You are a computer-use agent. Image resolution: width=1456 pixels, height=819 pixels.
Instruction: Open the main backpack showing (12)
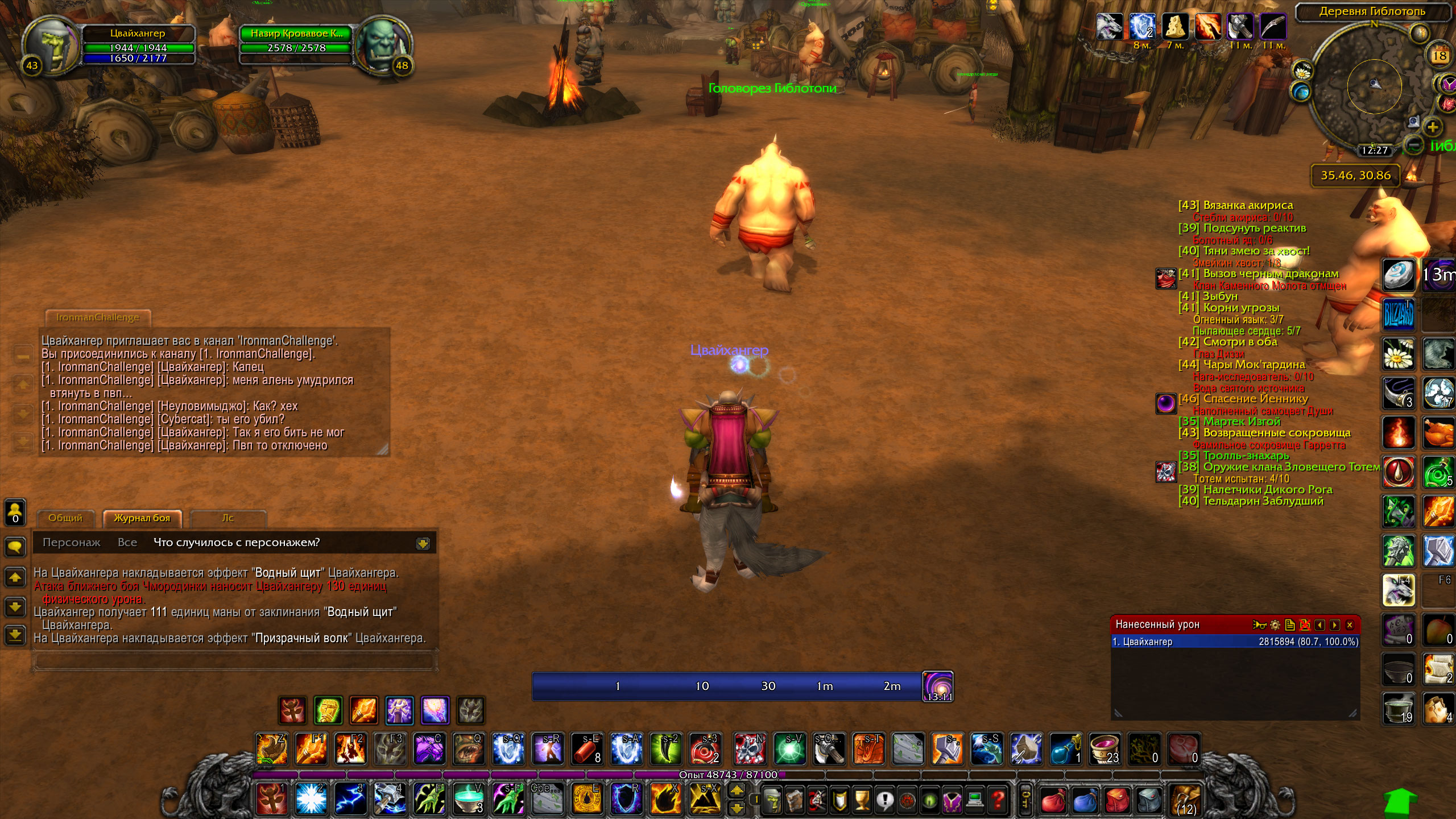pos(1185,799)
